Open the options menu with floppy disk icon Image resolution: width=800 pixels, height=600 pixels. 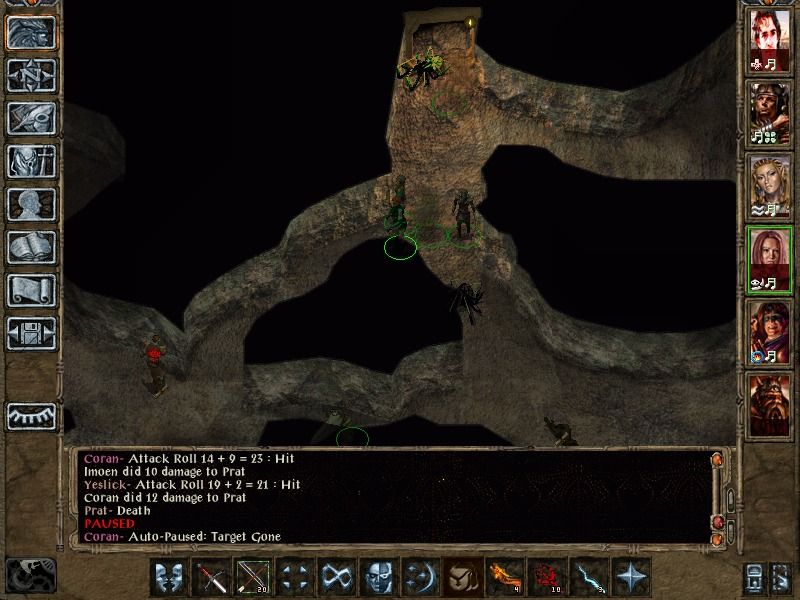click(x=31, y=332)
